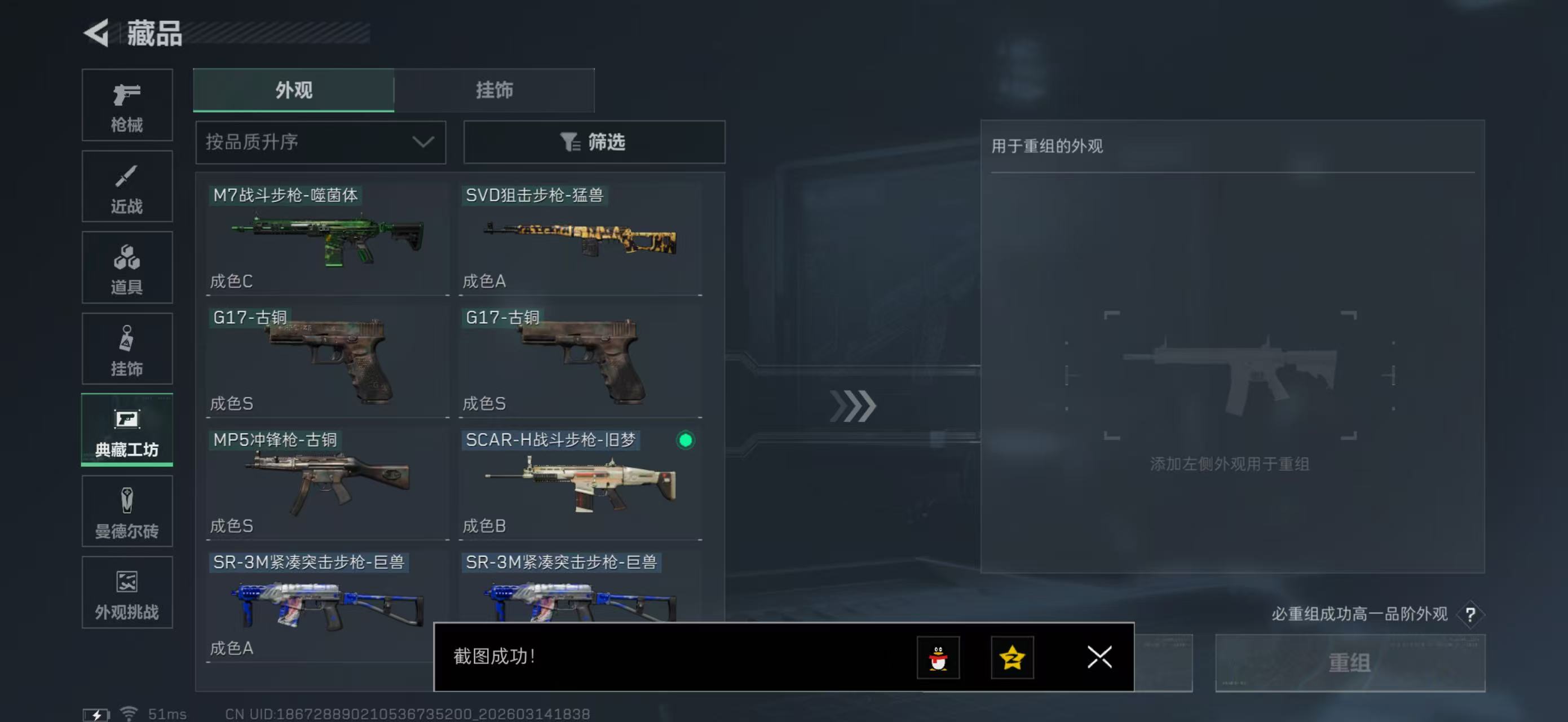Switch to the 挂饰 tab
This screenshot has width=1568, height=722.
[494, 90]
